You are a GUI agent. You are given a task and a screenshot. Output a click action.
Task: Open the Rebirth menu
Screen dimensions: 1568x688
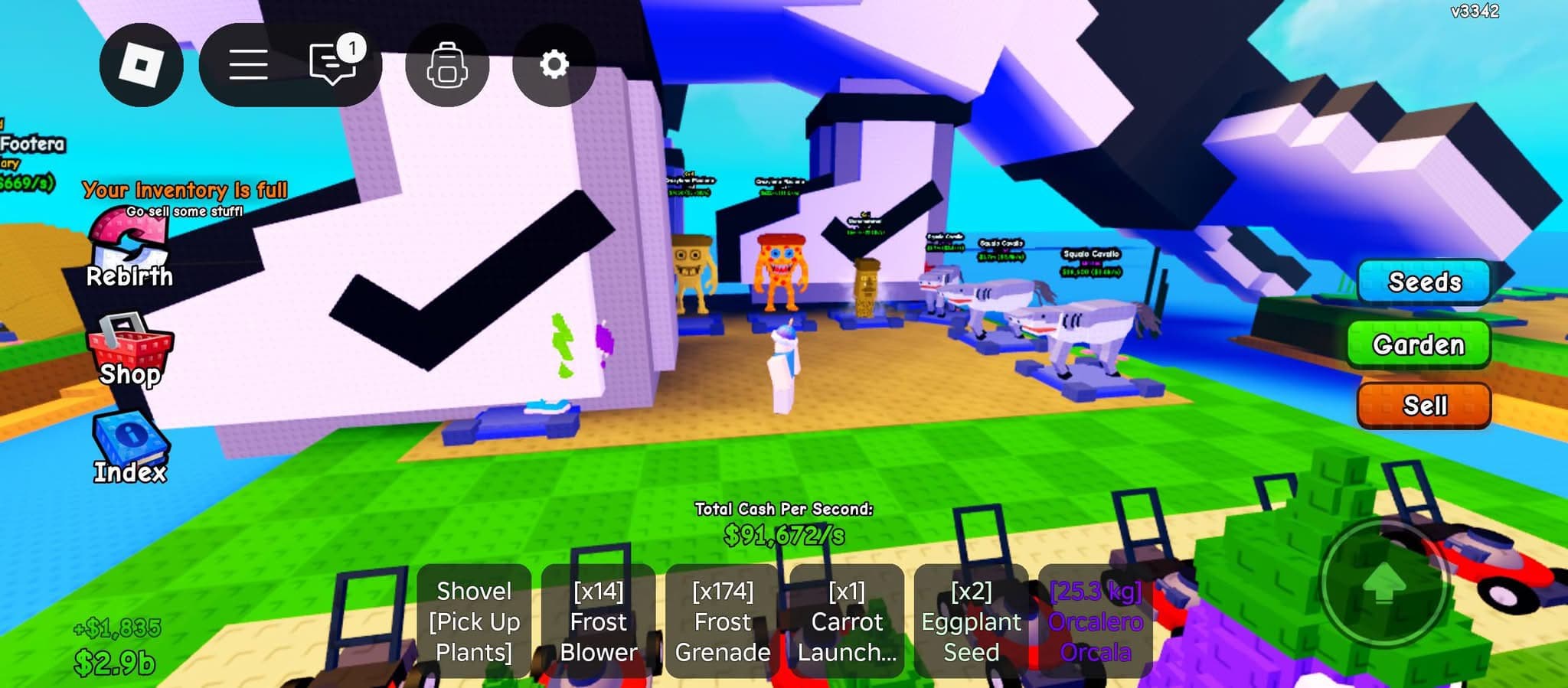(129, 249)
